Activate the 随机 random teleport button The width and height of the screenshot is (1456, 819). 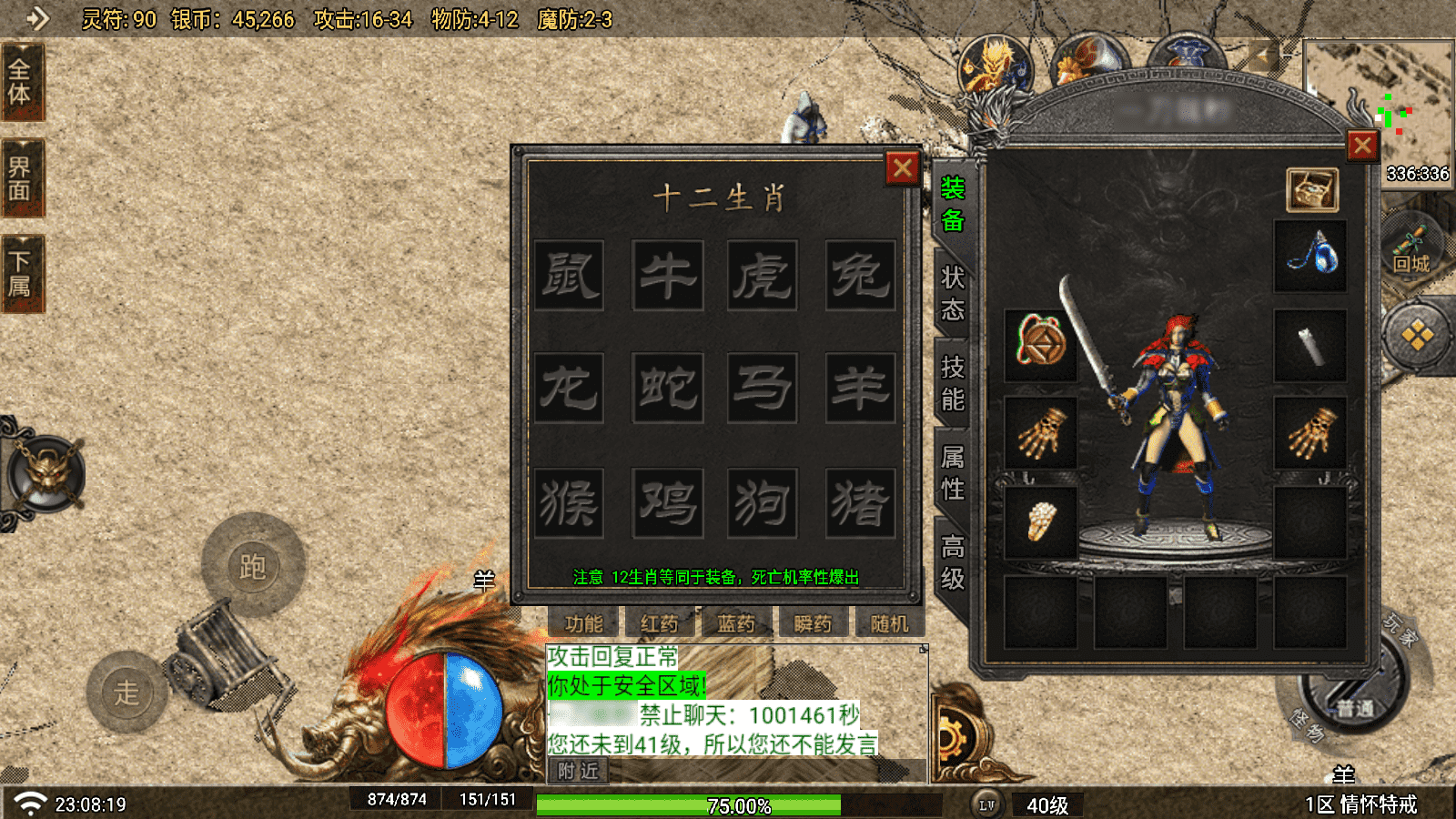coord(889,624)
